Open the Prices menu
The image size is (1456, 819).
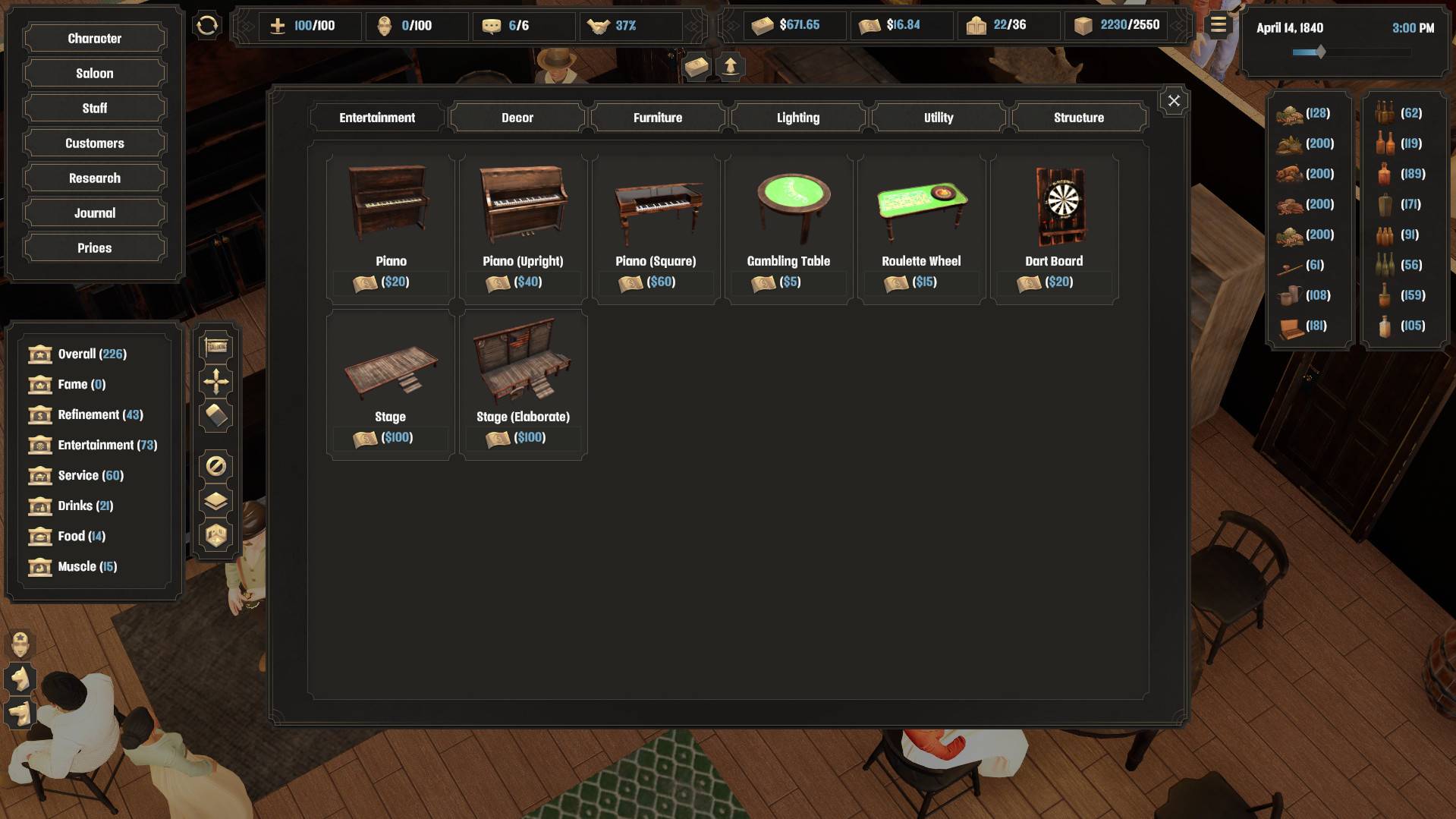click(x=94, y=248)
